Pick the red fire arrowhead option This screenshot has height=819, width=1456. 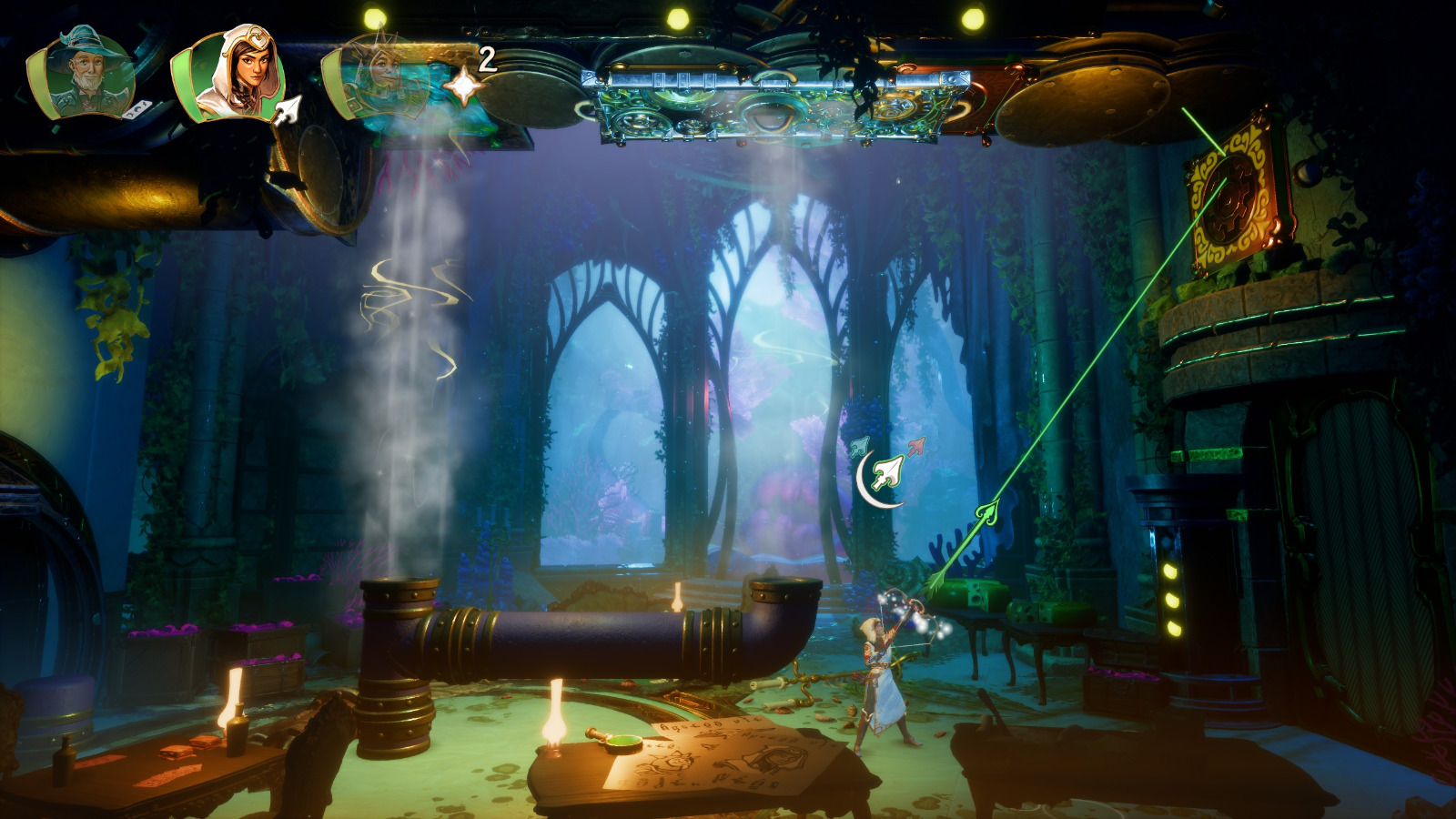tap(916, 447)
